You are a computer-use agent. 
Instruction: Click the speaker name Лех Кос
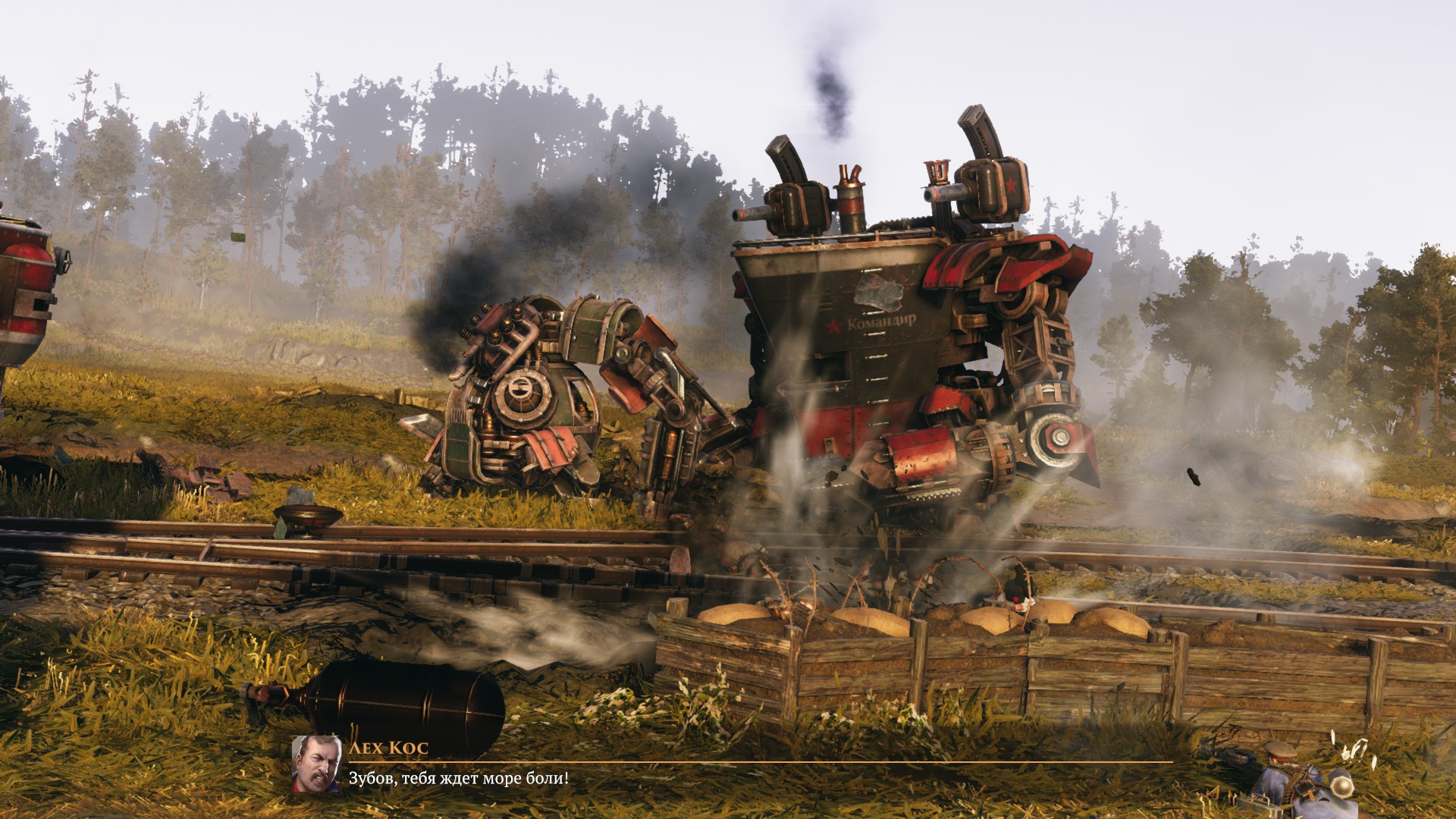pyautogui.click(x=388, y=747)
